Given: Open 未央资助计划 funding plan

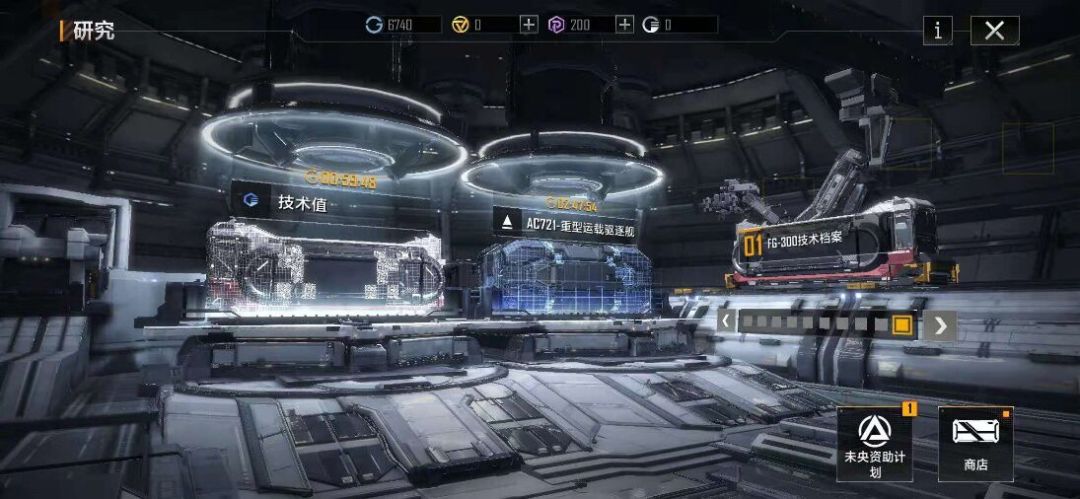Looking at the screenshot, I should (874, 443).
